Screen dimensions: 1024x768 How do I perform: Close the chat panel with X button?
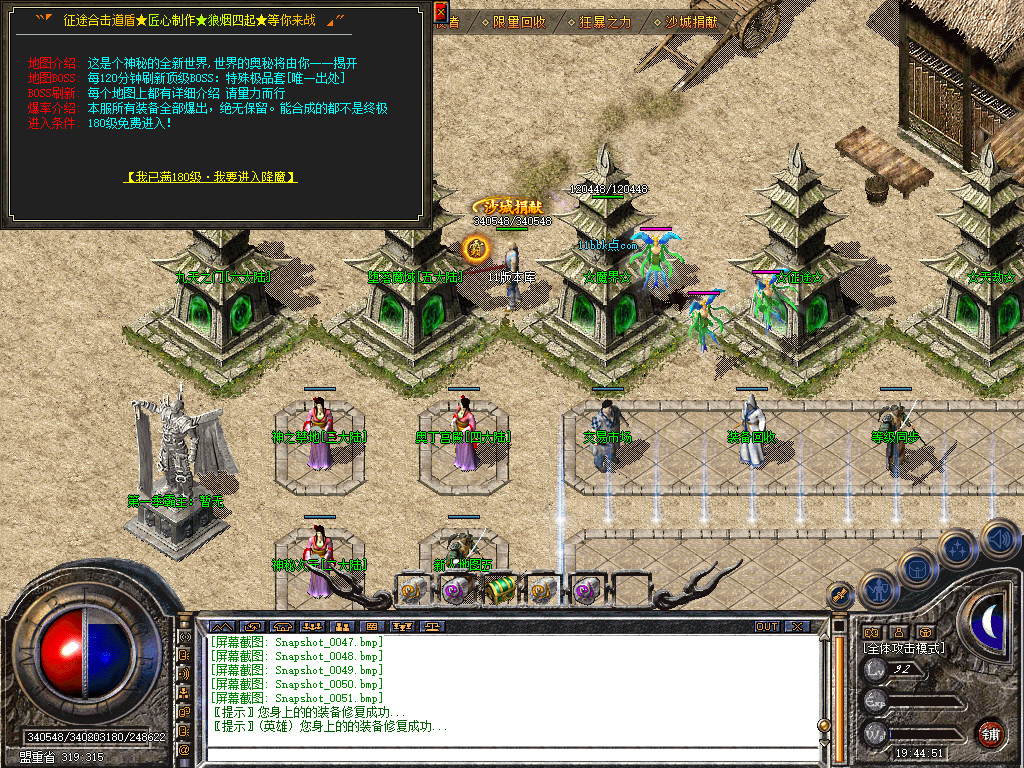click(x=796, y=626)
